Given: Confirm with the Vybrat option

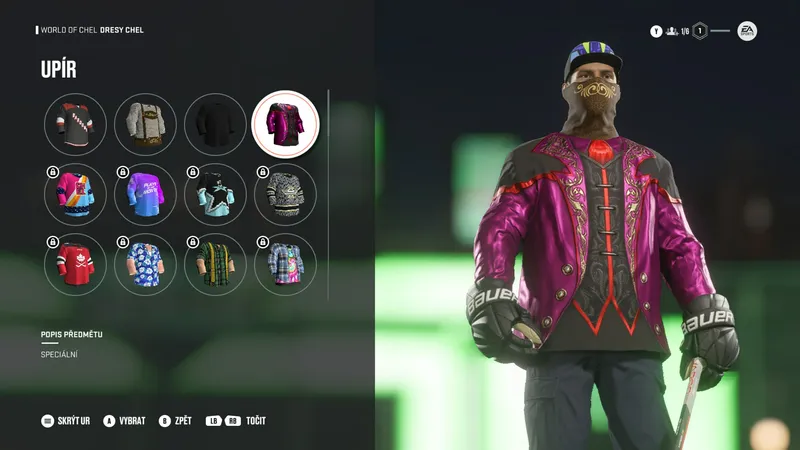Looking at the screenshot, I should (124, 421).
